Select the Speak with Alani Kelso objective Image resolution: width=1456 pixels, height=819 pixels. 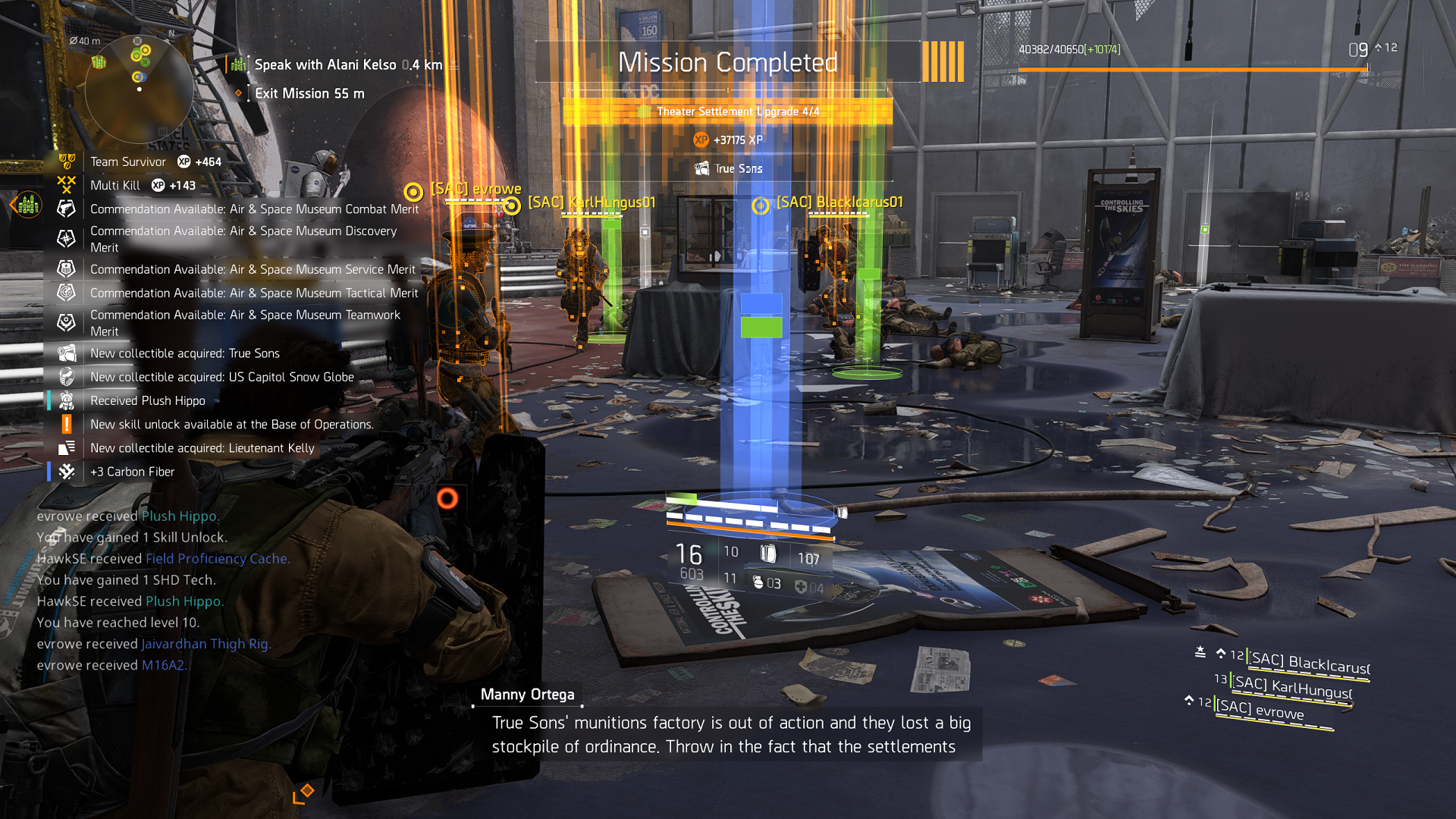point(347,65)
